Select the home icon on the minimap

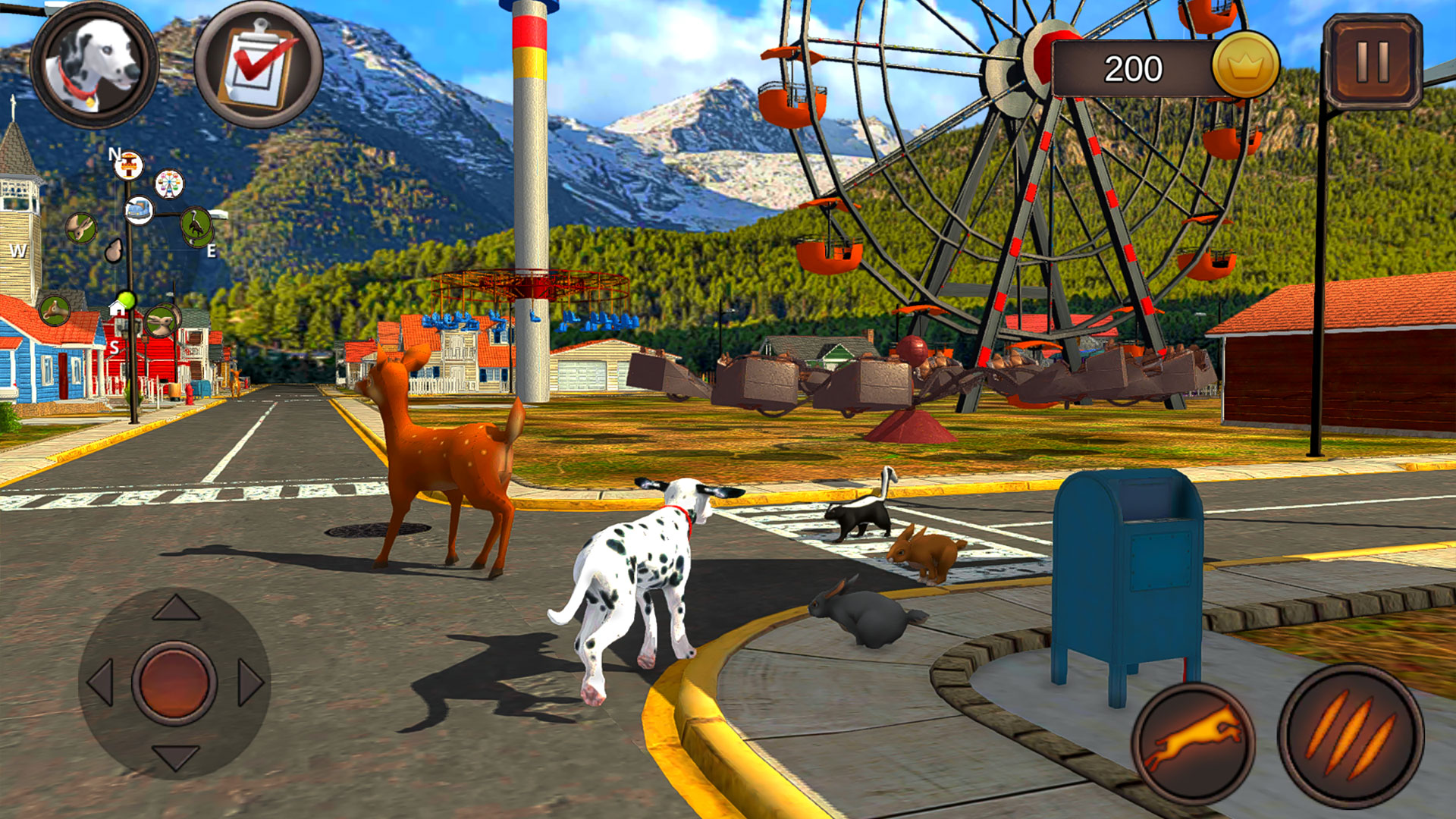point(116,309)
